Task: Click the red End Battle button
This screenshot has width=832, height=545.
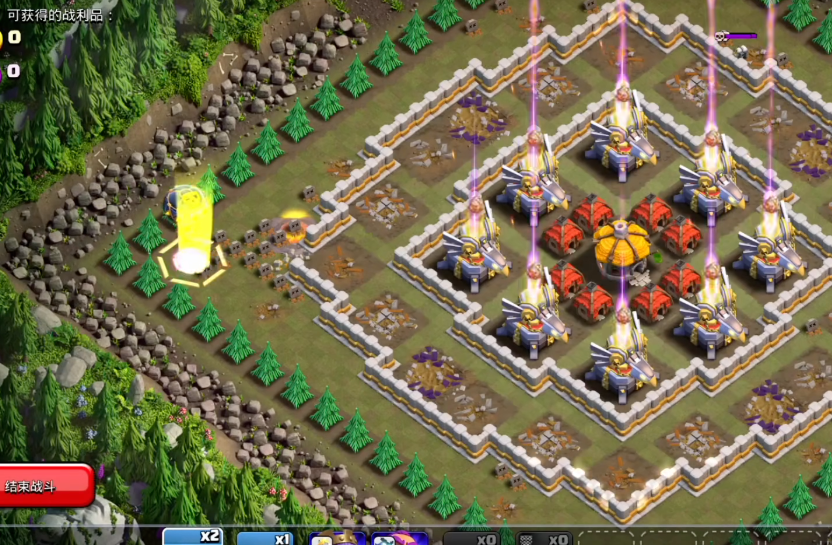Action: click(45, 486)
